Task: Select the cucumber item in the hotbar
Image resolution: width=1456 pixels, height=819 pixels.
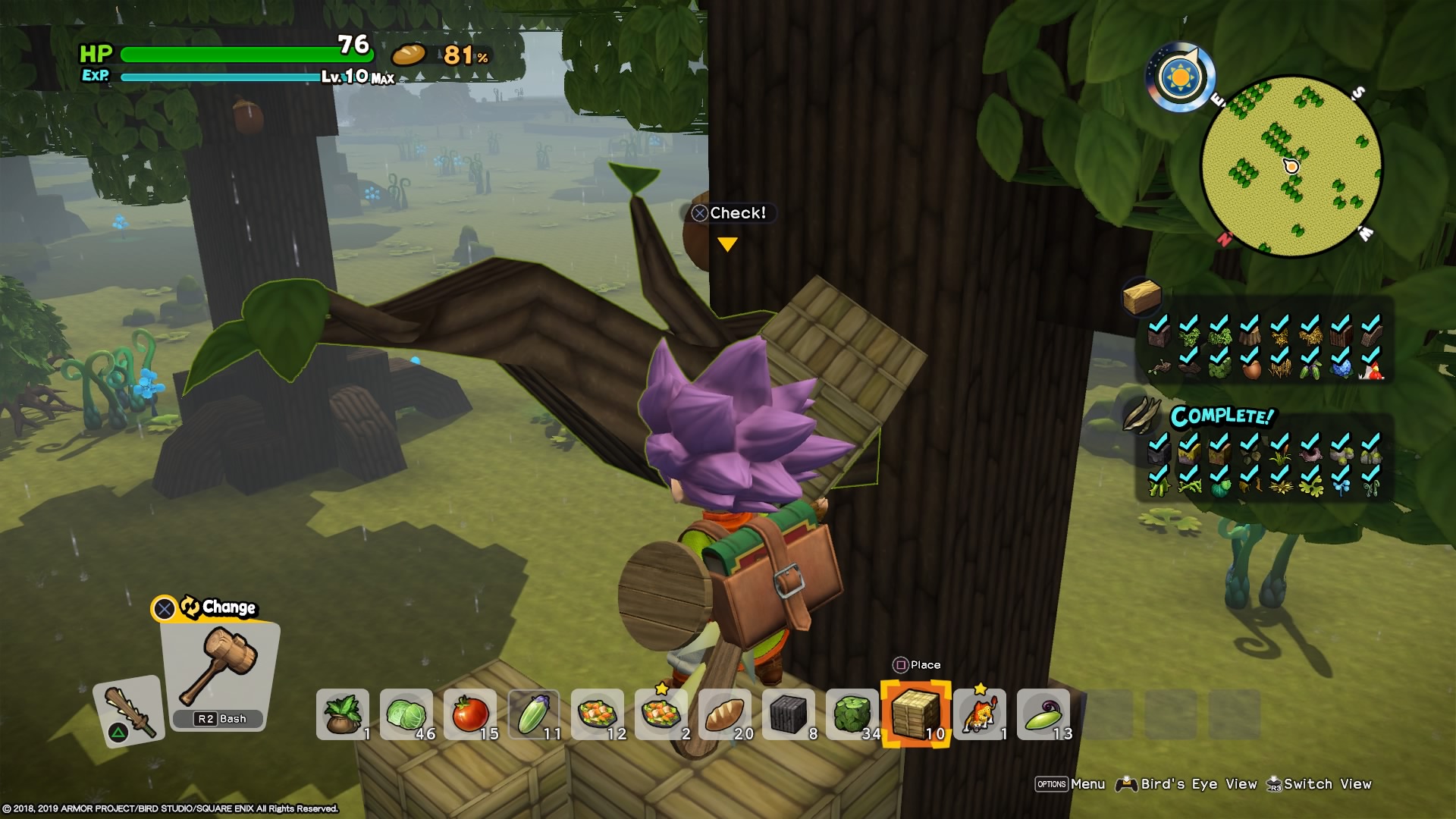Action: 535,713
